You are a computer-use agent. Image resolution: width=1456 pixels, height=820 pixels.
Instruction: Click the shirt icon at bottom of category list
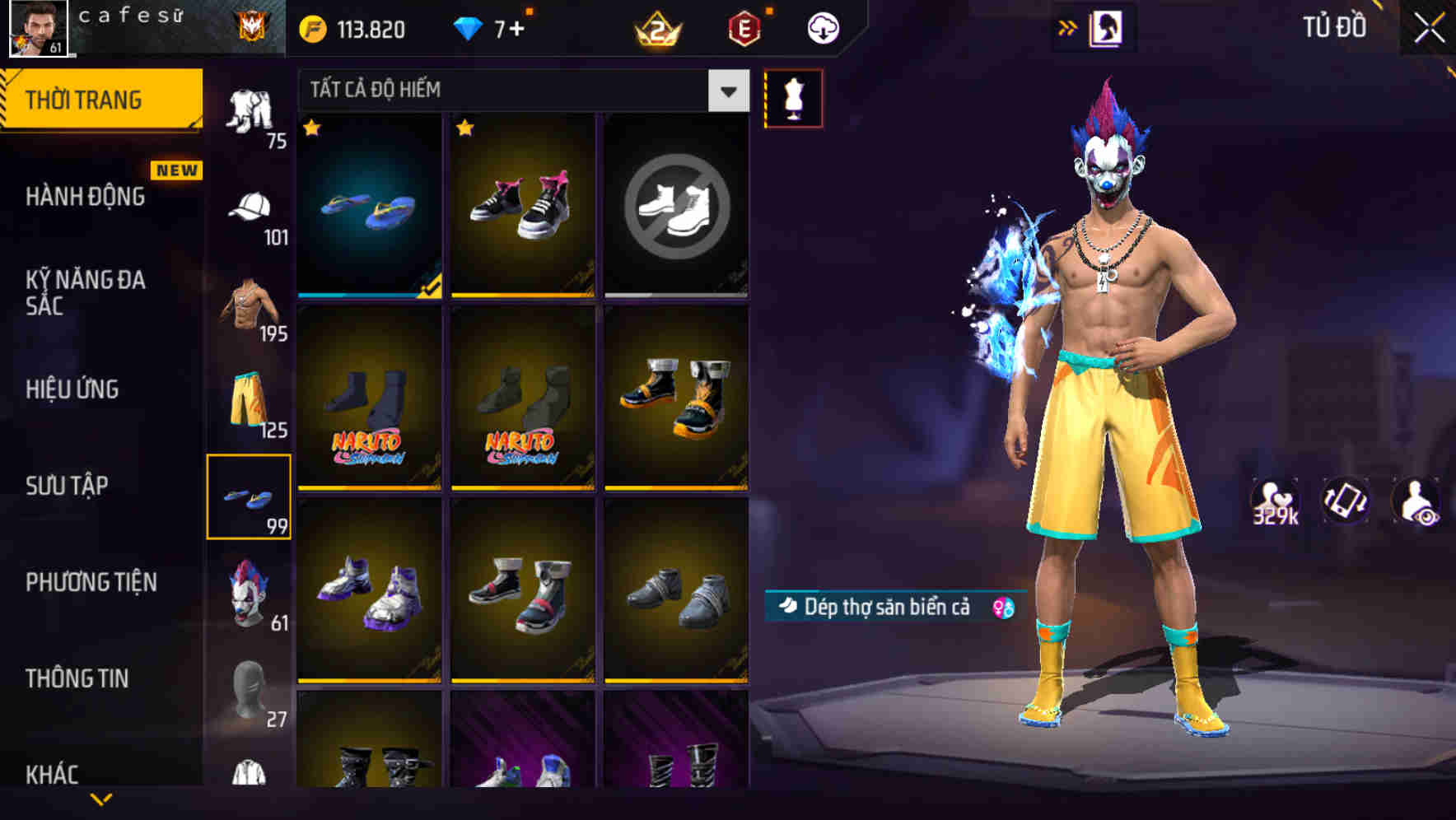click(x=252, y=774)
